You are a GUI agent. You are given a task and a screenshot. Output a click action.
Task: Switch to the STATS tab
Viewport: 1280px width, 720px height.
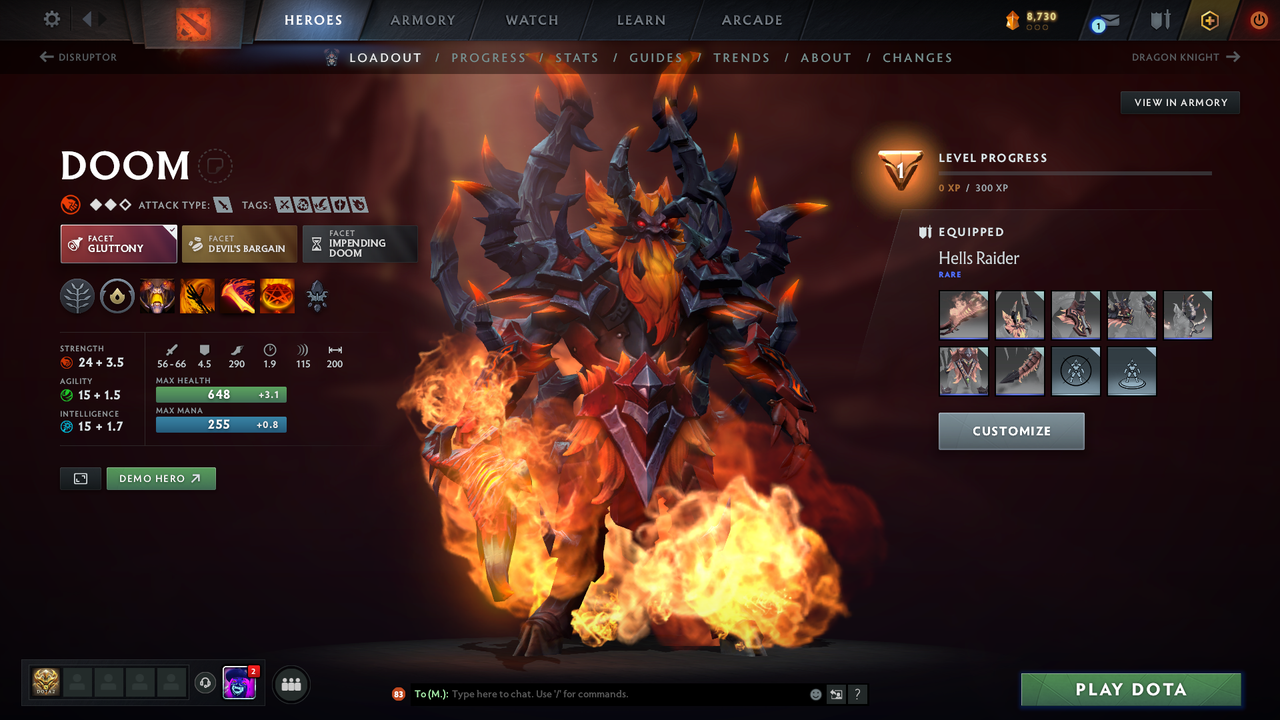(577, 57)
